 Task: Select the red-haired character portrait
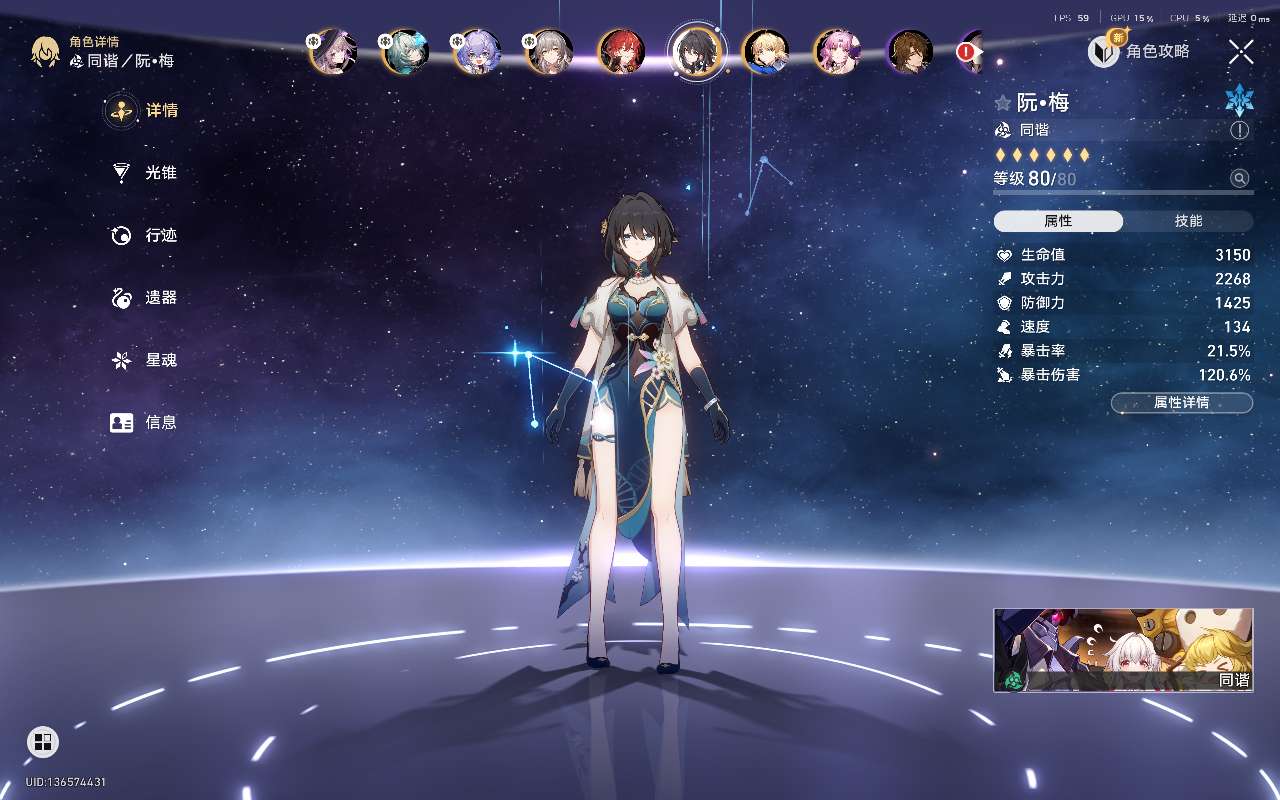[x=621, y=52]
